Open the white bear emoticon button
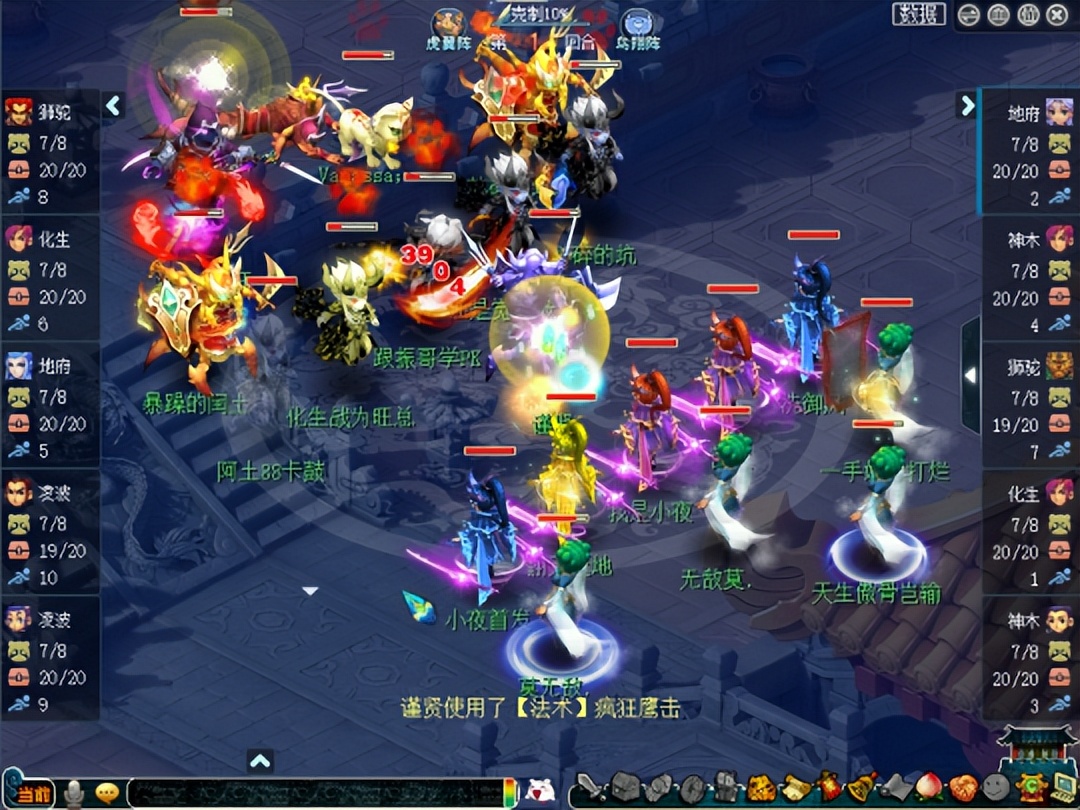 540,790
